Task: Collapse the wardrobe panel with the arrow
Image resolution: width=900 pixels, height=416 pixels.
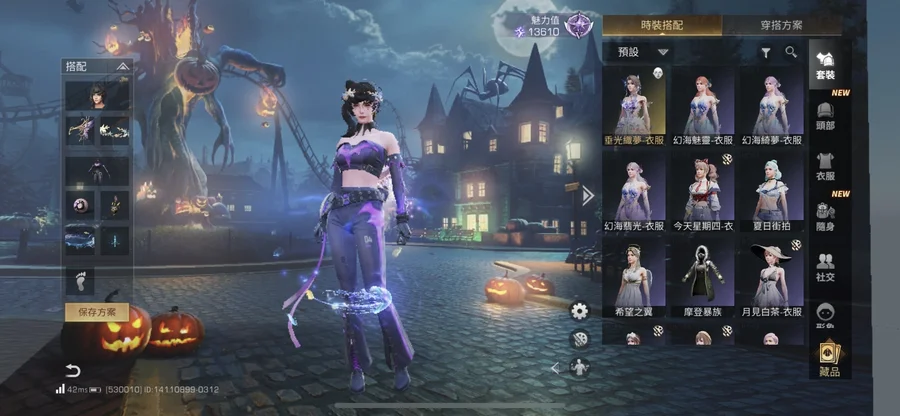Action: coord(588,196)
